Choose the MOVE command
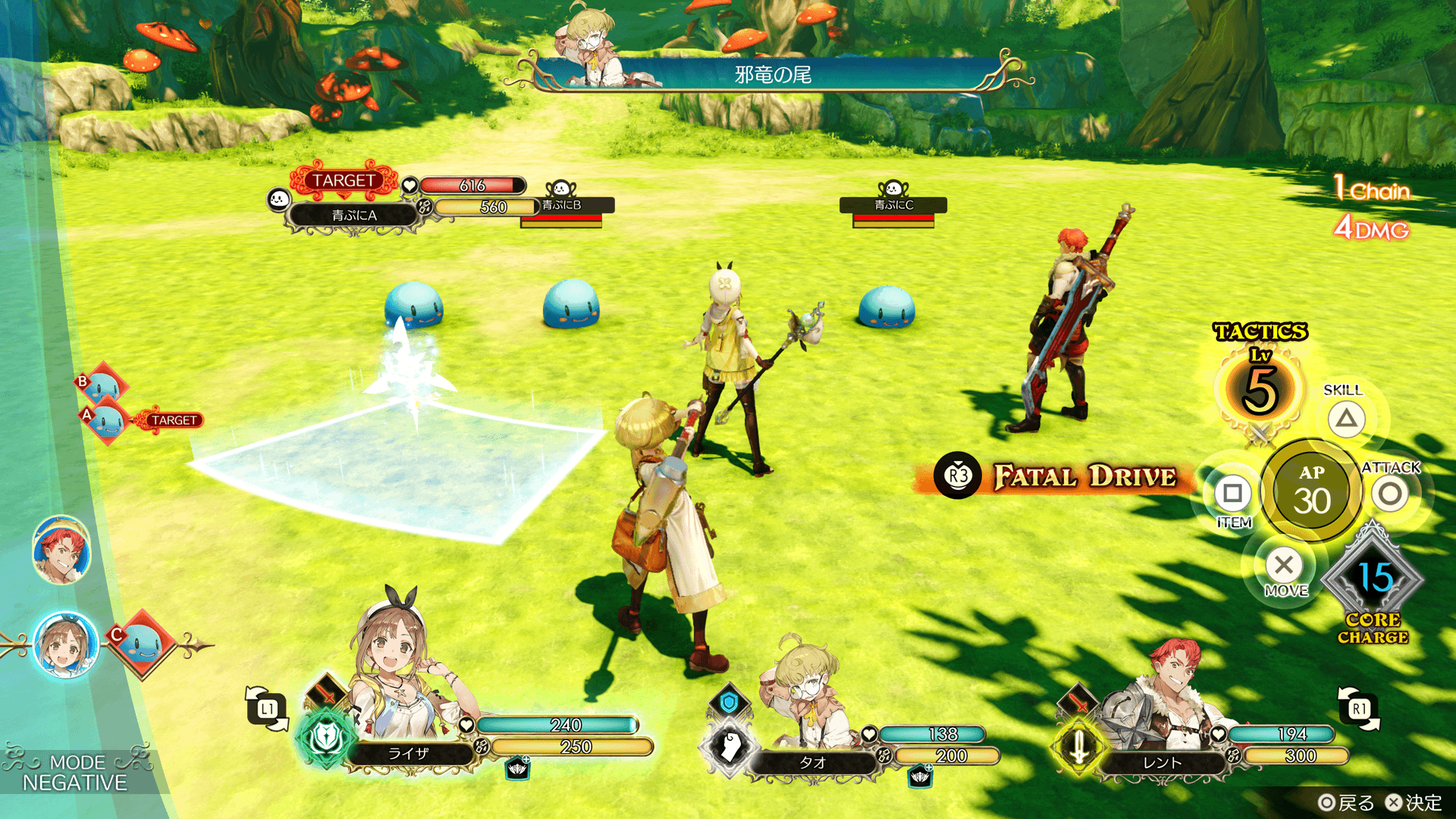 pyautogui.click(x=1284, y=565)
